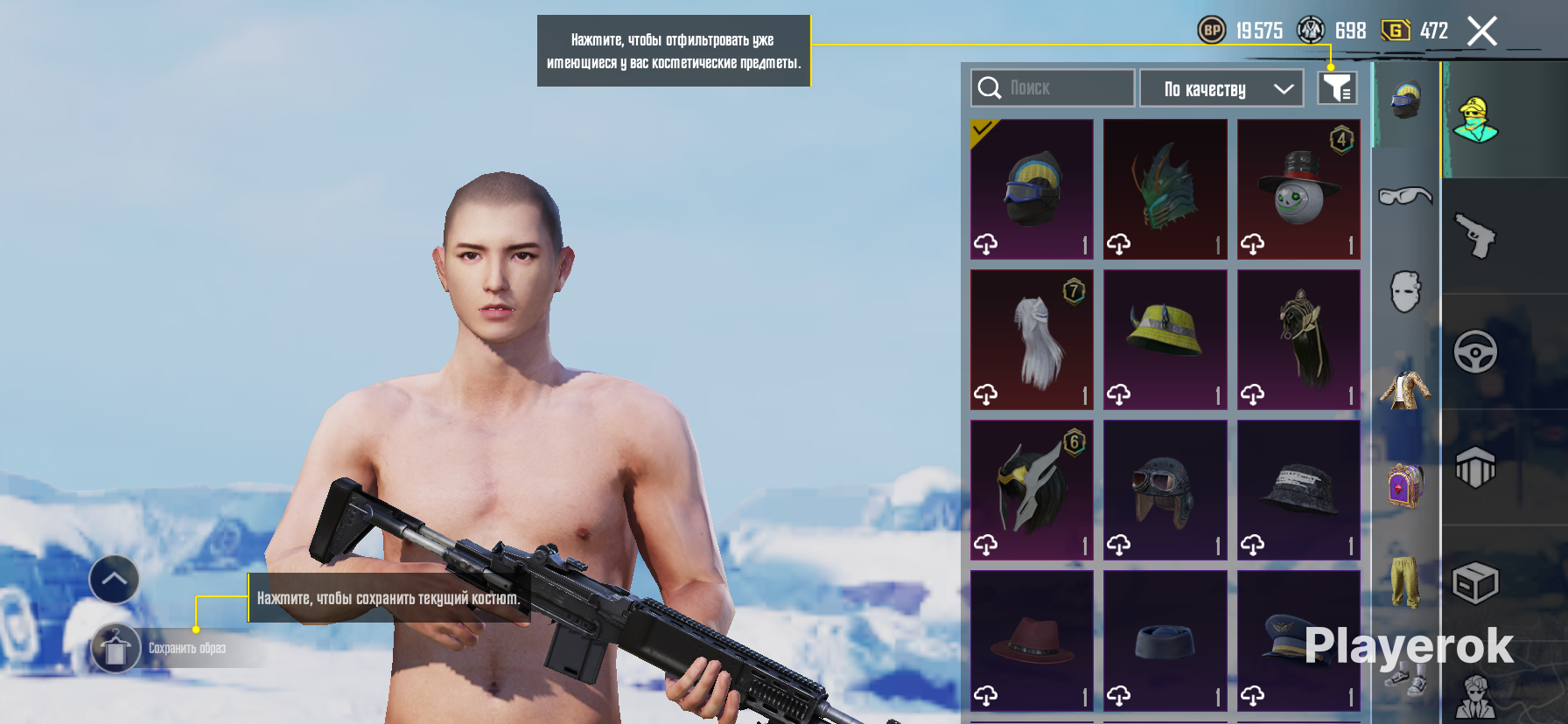Select the aviator cap with goggles
Image resolution: width=1568 pixels, height=724 pixels.
coord(1165,490)
